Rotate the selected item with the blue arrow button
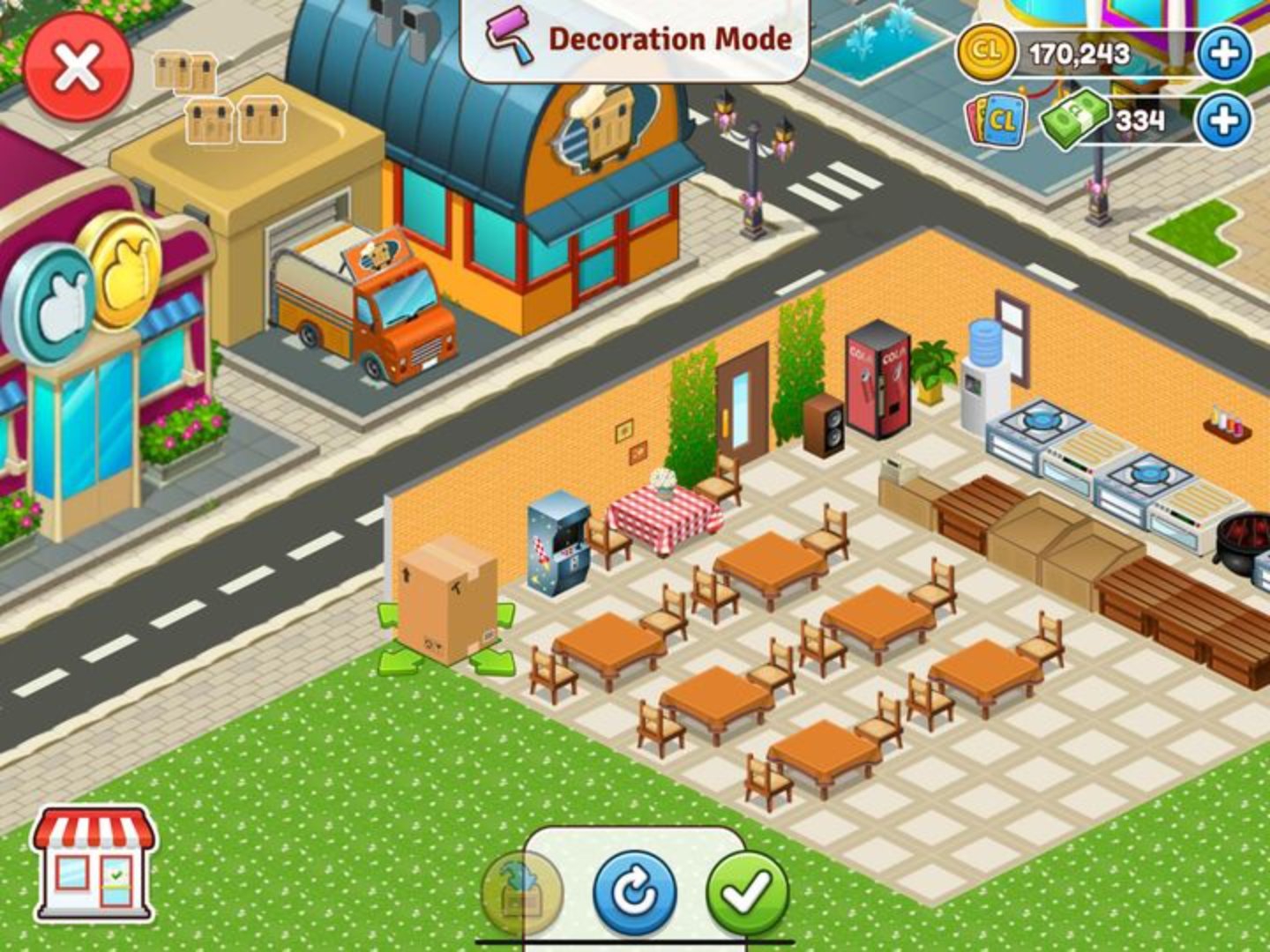This screenshot has width=1270, height=952. 634,893
